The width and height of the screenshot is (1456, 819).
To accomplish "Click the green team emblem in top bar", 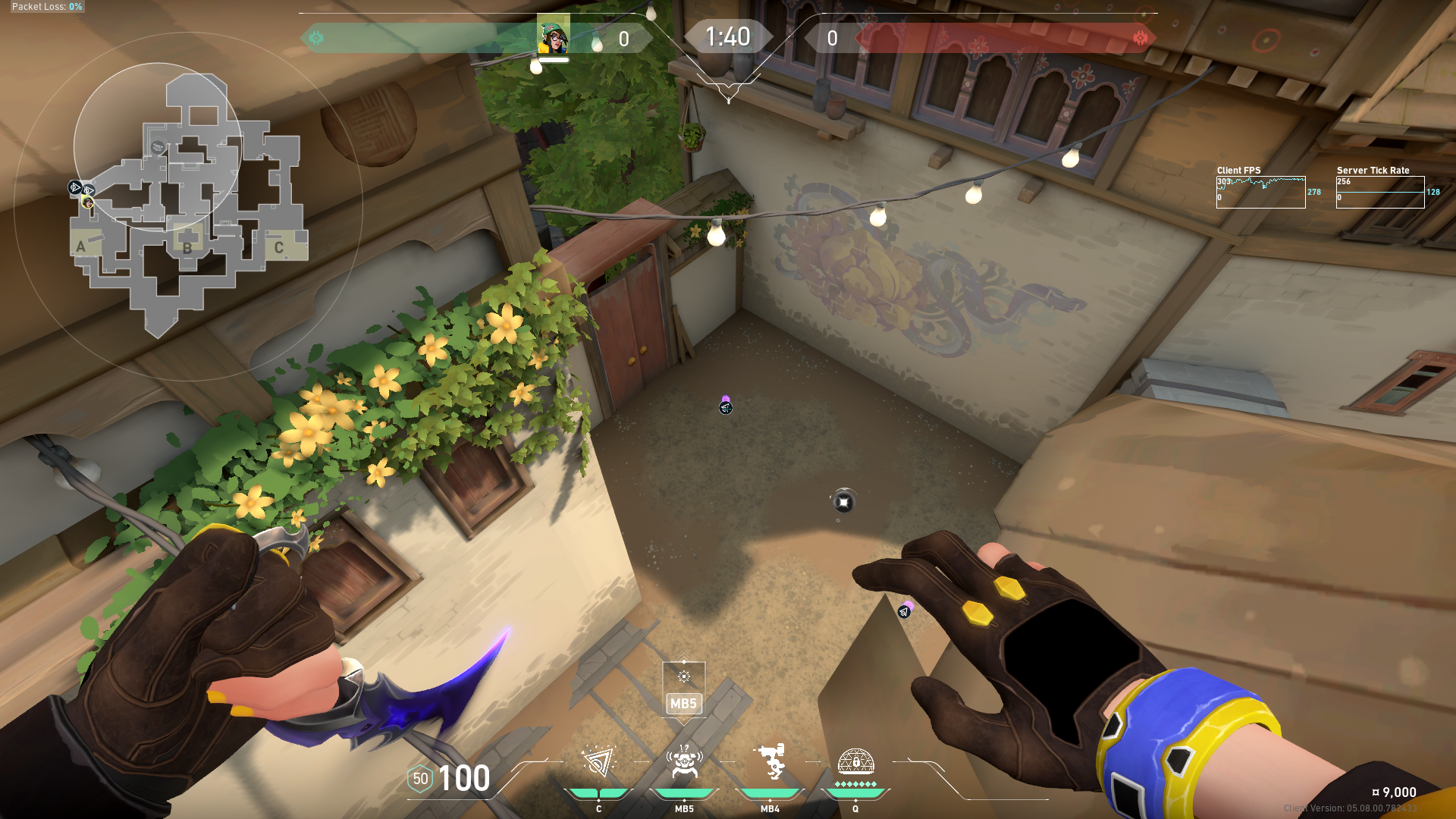I will (316, 38).
